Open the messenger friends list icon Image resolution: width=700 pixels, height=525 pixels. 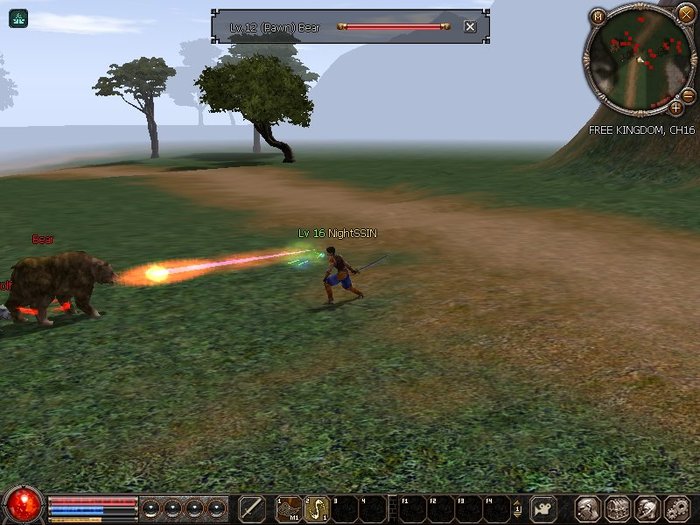click(x=647, y=508)
